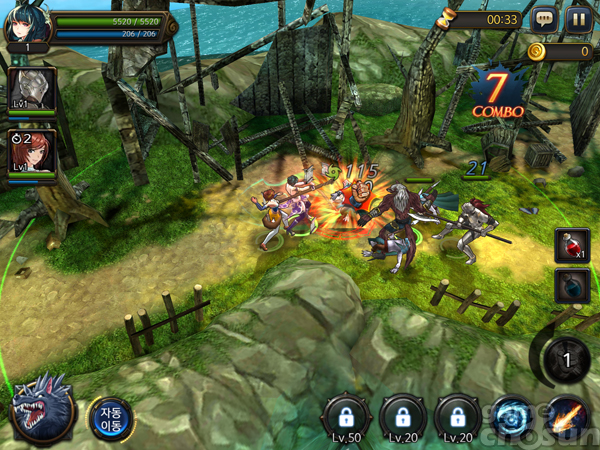Select the armored knight party portrait
Screen dimensions: 600x450
tap(32, 89)
